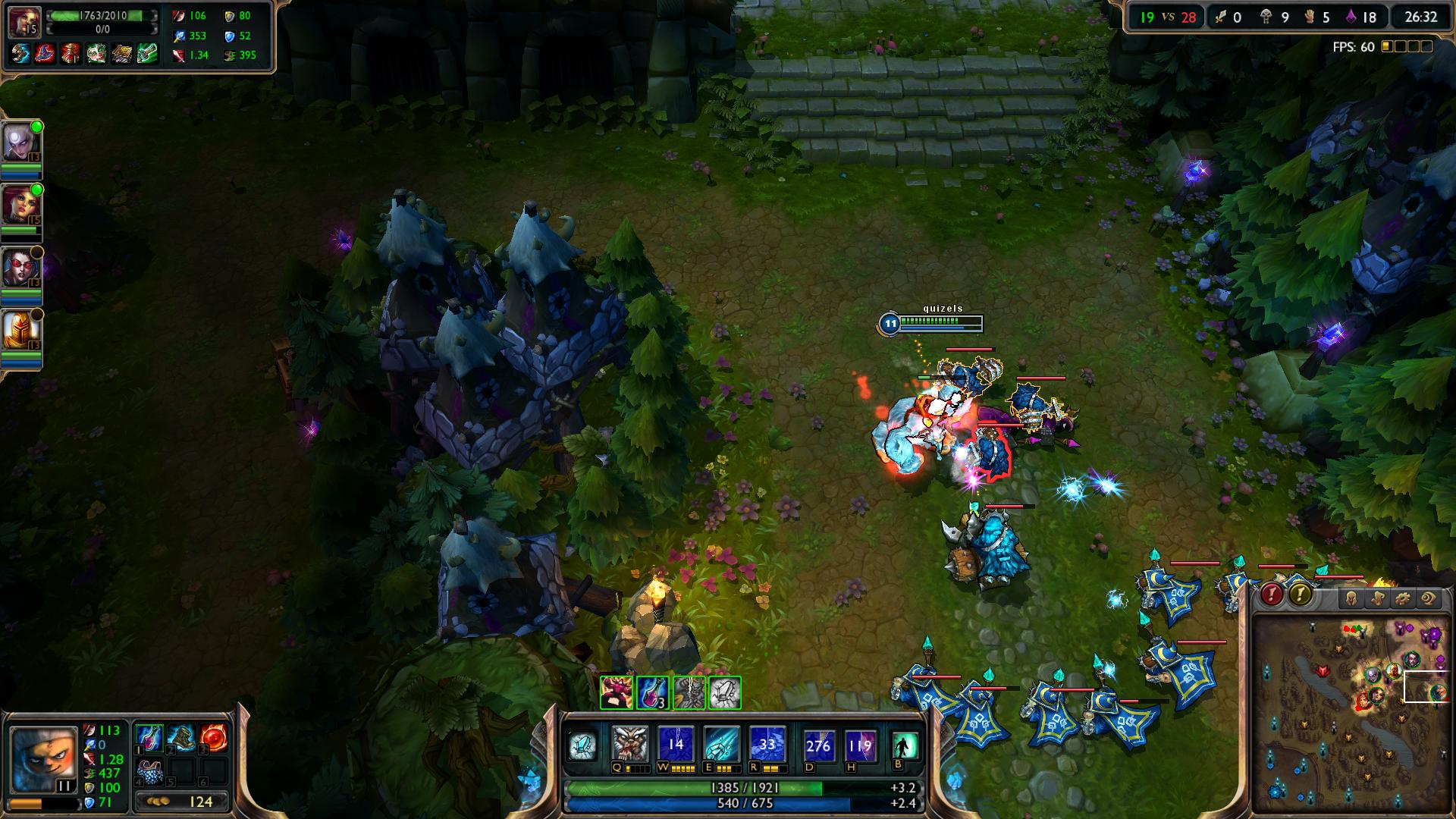Open the shop via the gold counter
The image size is (1456, 819).
[180, 801]
